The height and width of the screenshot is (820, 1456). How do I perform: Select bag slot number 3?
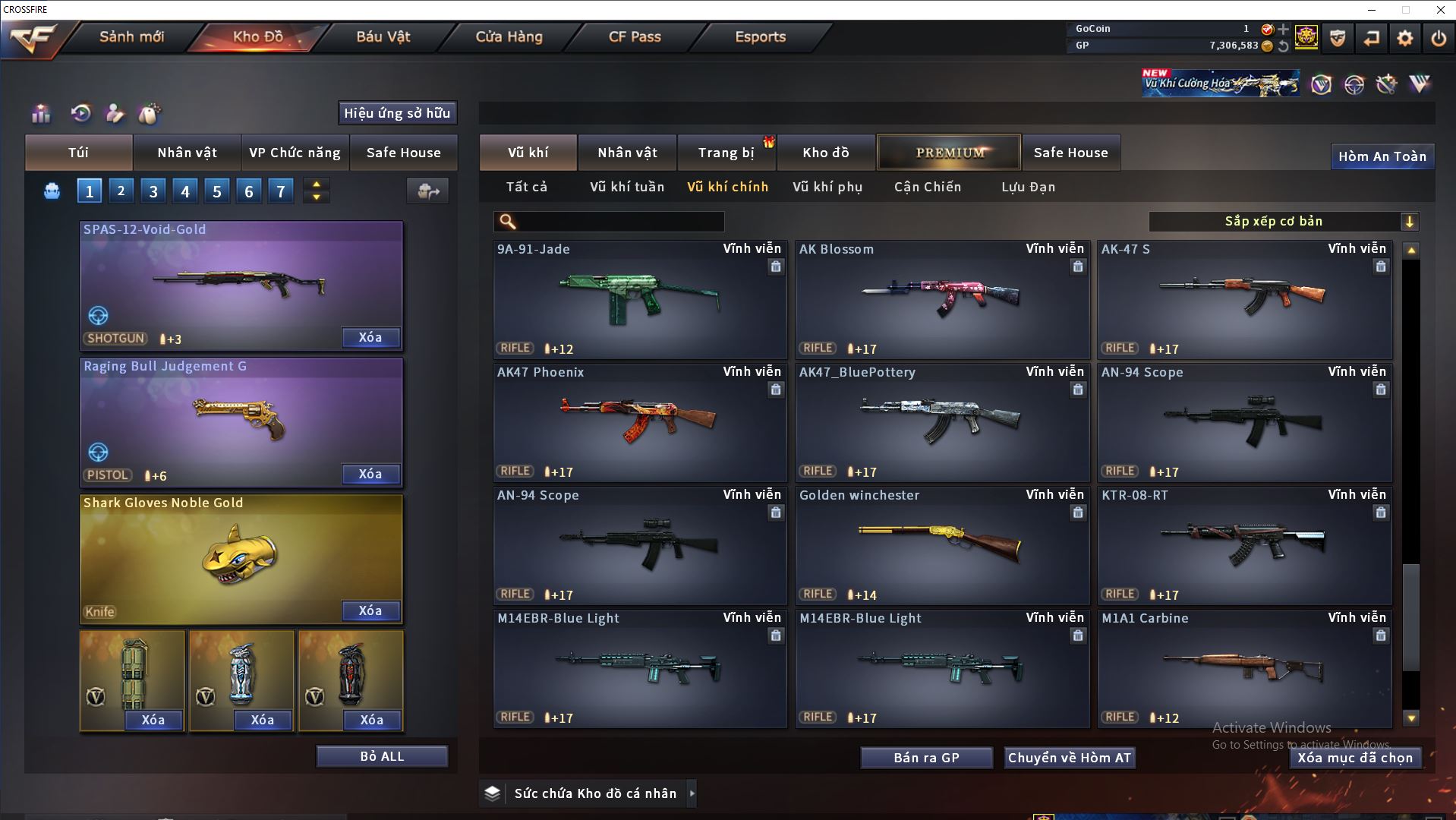(x=153, y=191)
